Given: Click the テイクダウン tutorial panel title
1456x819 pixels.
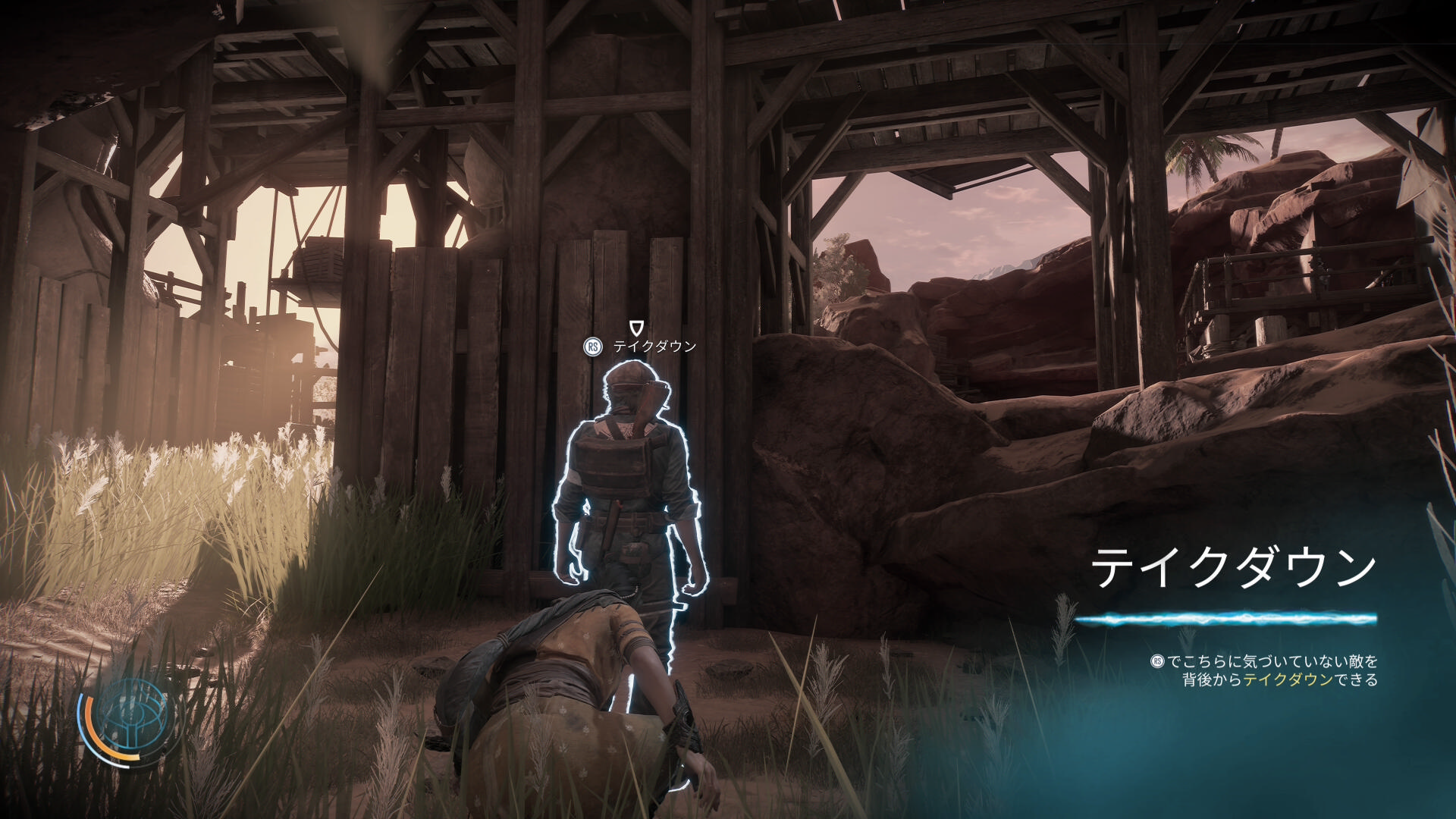Looking at the screenshot, I should click(x=1233, y=569).
